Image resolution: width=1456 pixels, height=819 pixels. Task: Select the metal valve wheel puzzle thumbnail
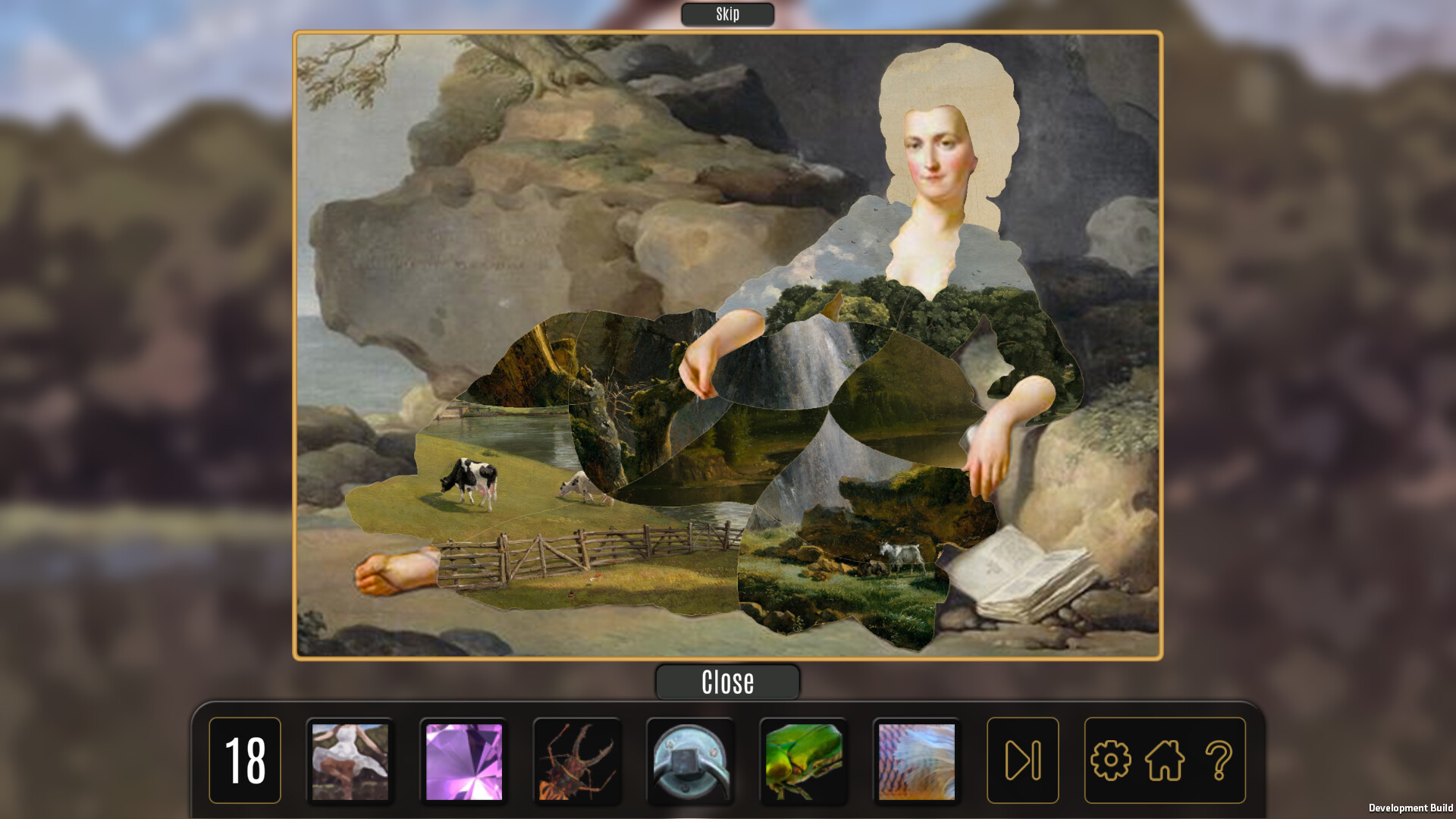691,759
